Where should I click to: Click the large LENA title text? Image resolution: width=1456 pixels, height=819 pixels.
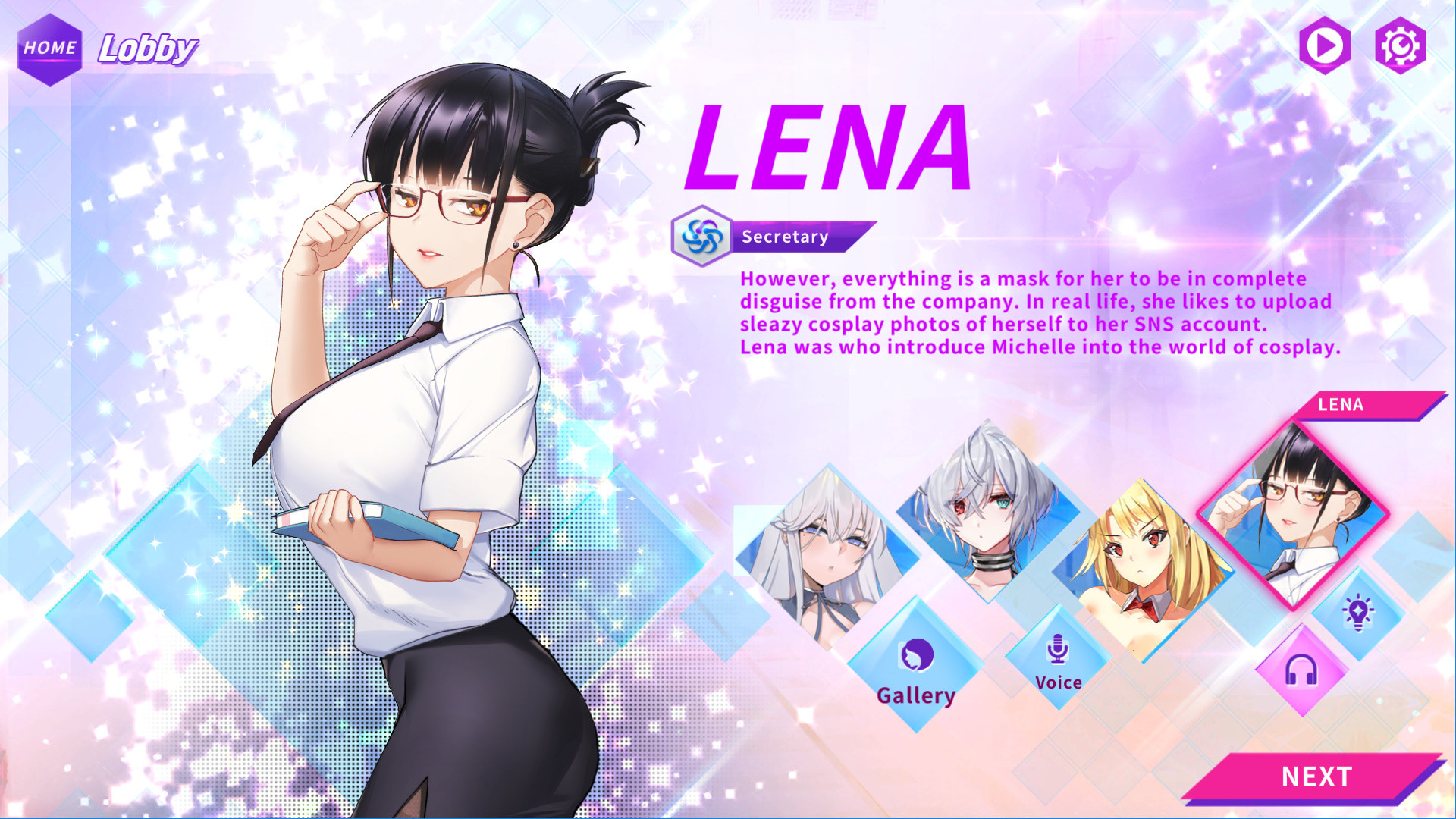tap(827, 144)
